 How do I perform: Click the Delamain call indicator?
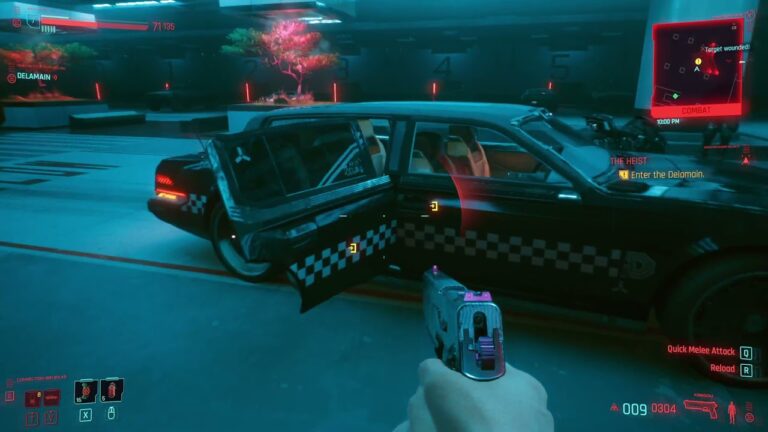[32, 77]
